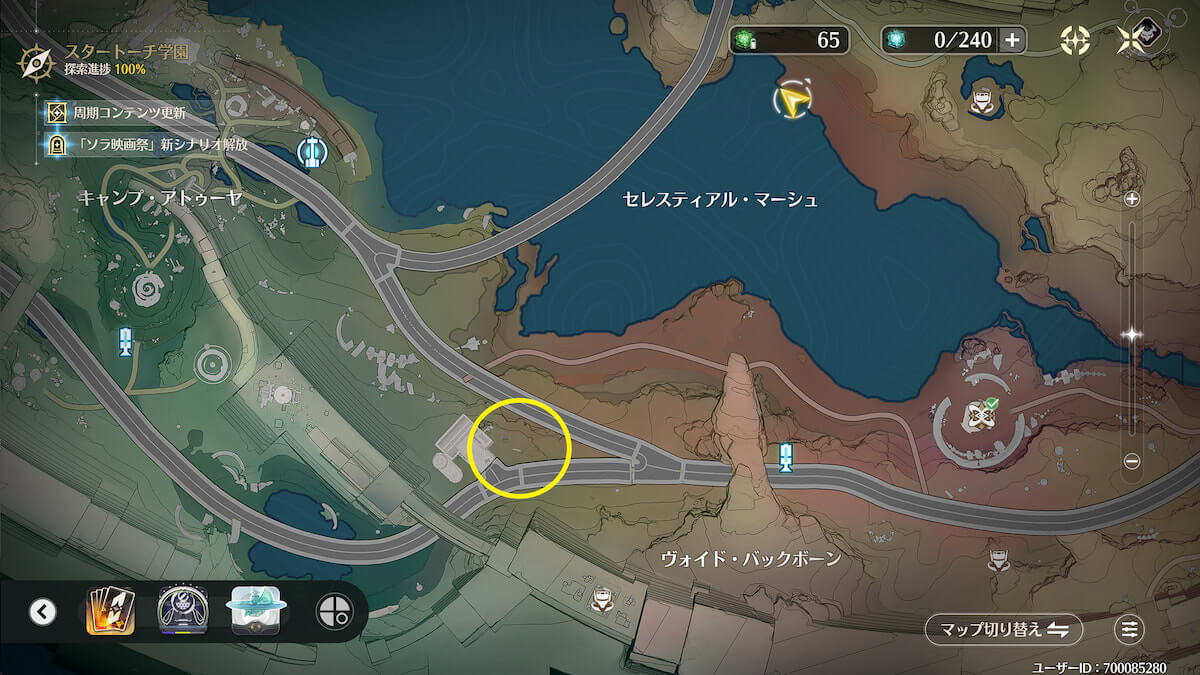This screenshot has width=1200, height=675.
Task: Collapse the bottom toolbar with the arrow
Action: click(42, 611)
